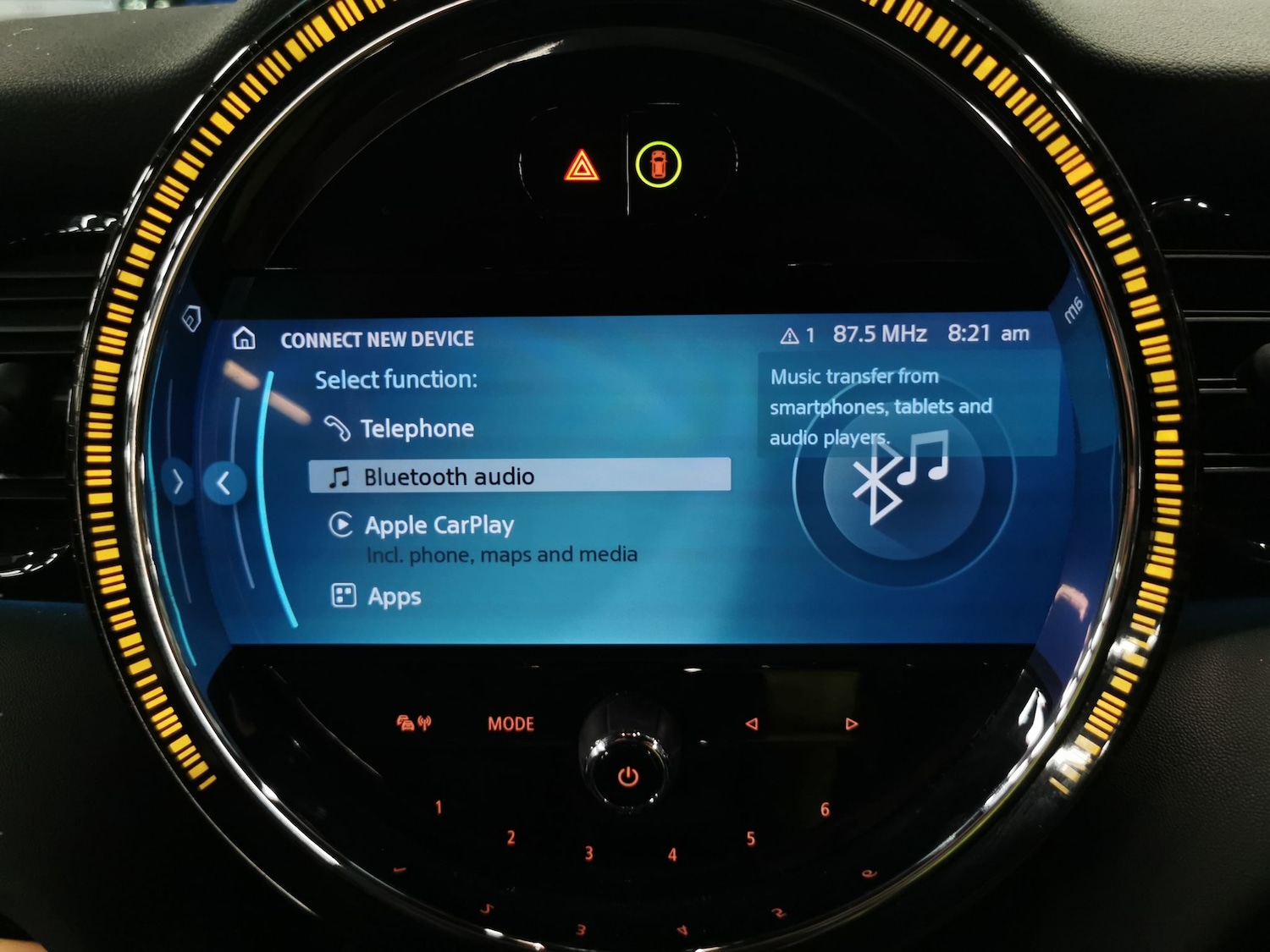The width and height of the screenshot is (1270, 952).
Task: Activate preset button 5
Action: (750, 839)
